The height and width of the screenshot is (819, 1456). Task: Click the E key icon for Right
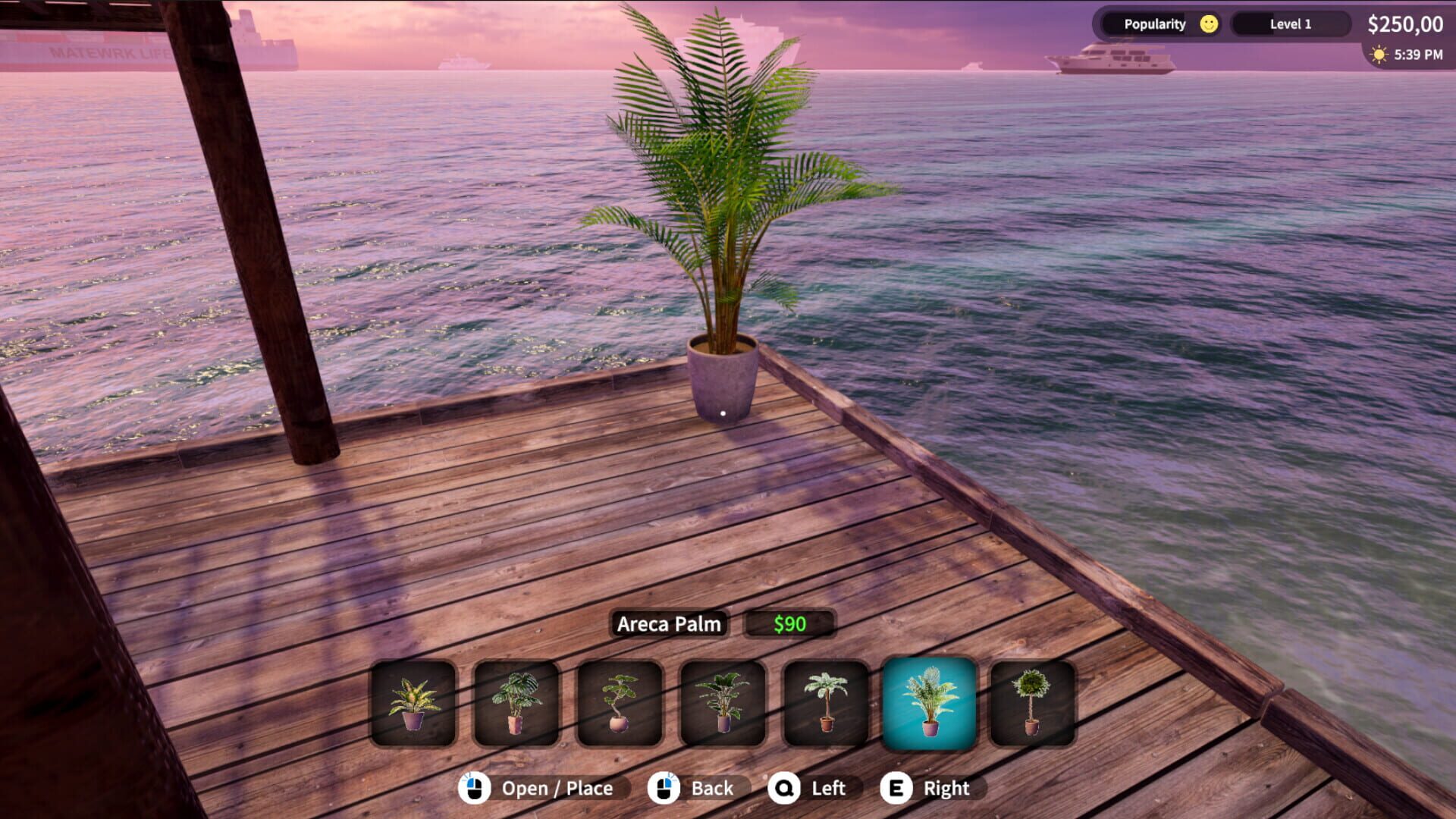click(897, 788)
